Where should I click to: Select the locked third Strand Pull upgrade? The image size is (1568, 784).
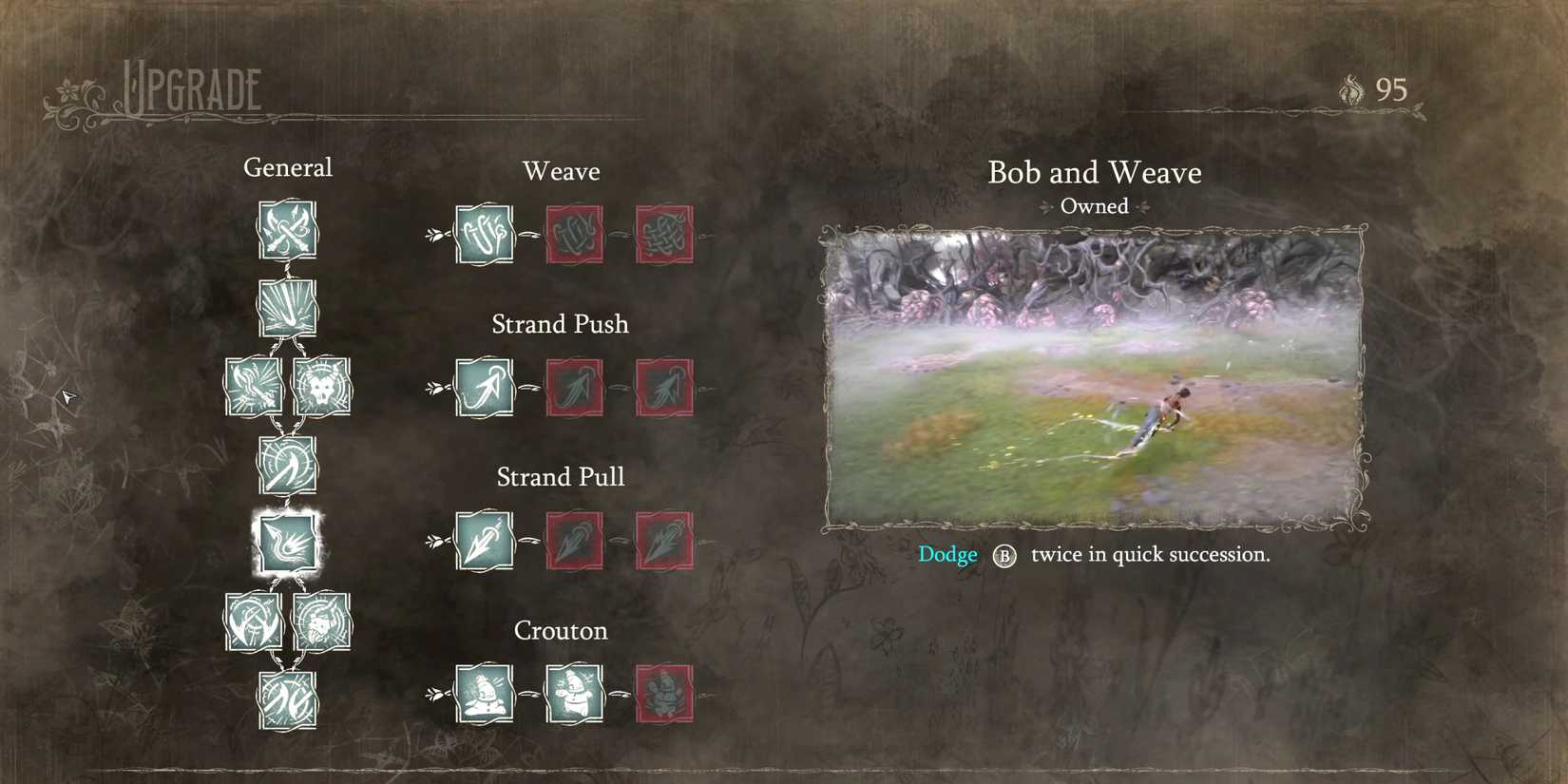point(664,542)
